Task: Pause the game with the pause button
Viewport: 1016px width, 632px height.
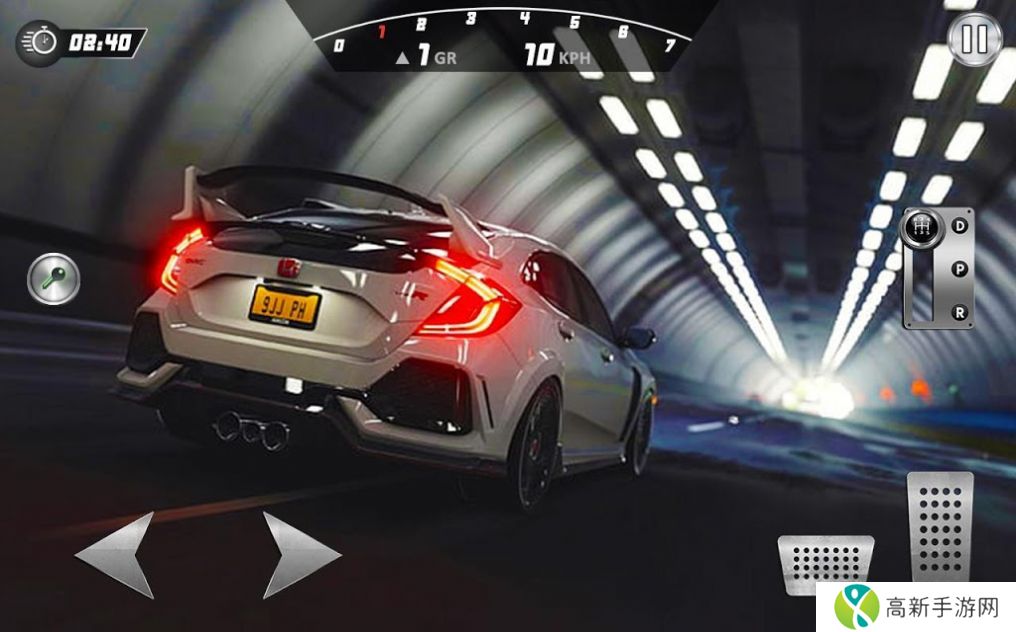Action: [x=974, y=40]
